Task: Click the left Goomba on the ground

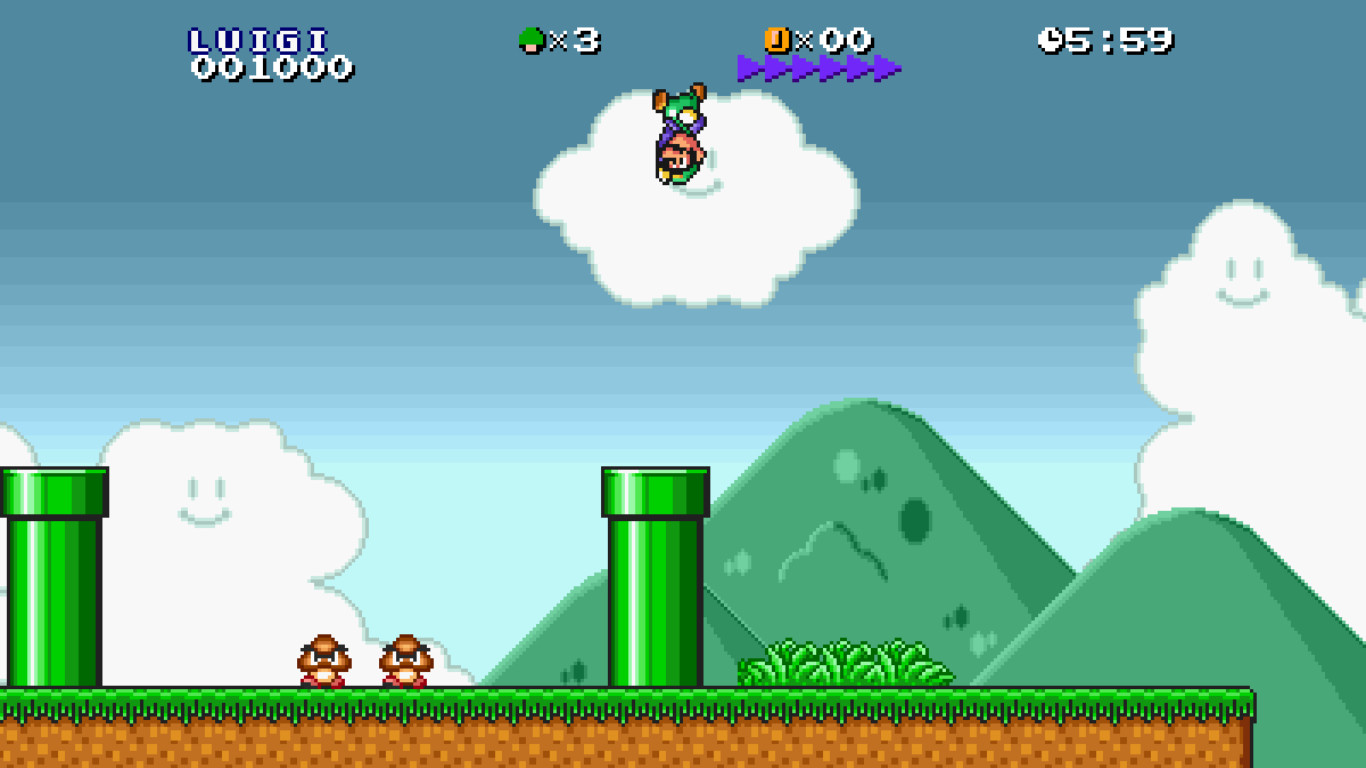Action: 320,663
